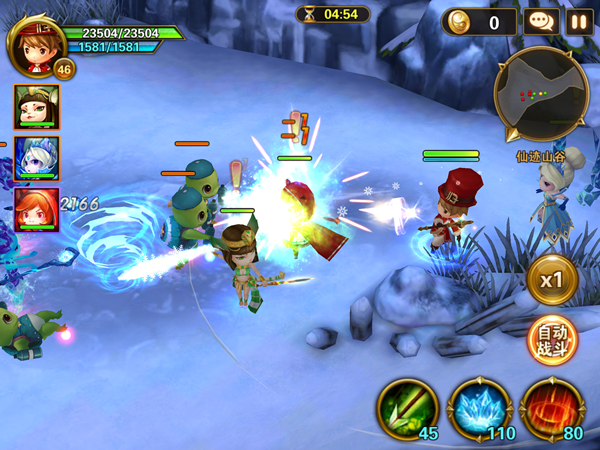Toggle the x1 battle speed button
The image size is (600, 450).
coord(552,280)
